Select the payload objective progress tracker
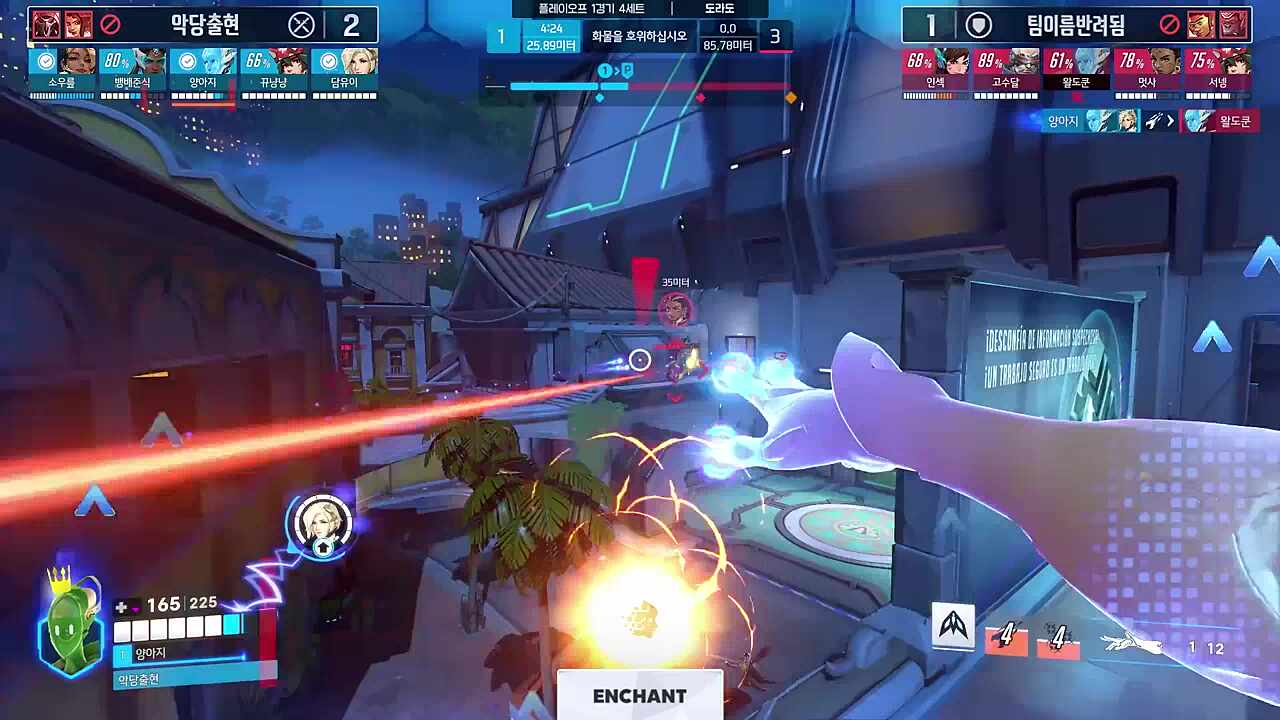Image resolution: width=1280 pixels, height=720 pixels. 640,86
